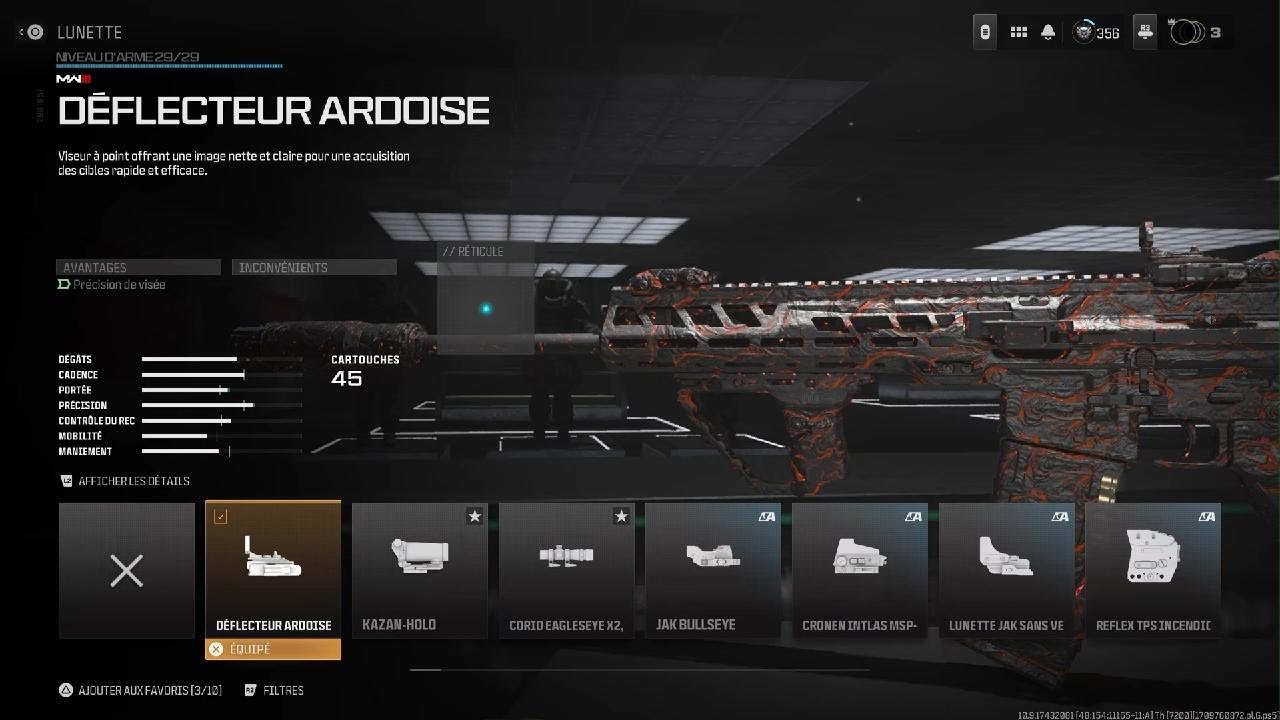
Task: Unequip optic using the Équipé button
Action: [x=273, y=649]
